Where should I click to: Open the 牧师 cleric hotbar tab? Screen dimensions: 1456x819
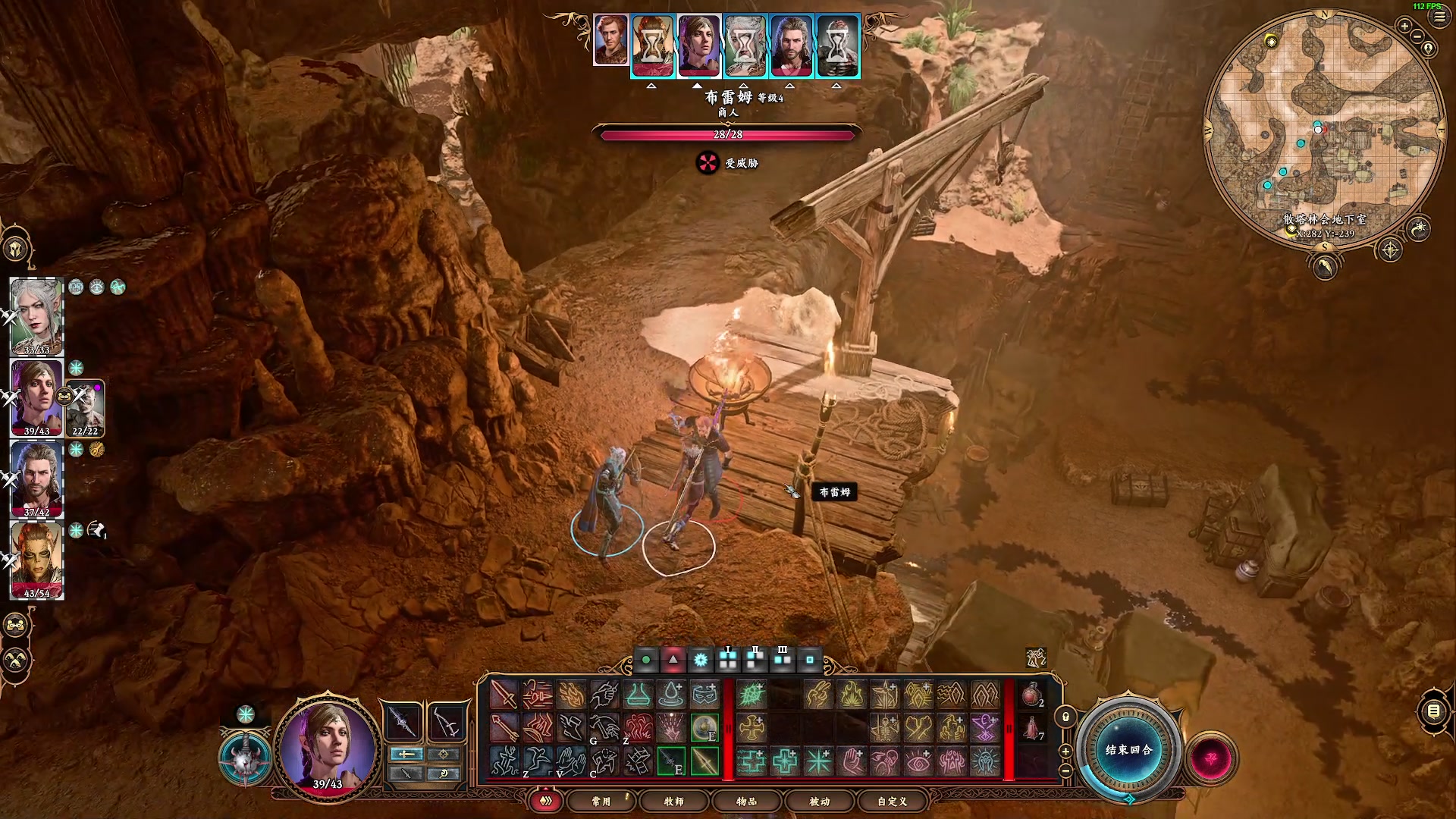pyautogui.click(x=673, y=801)
